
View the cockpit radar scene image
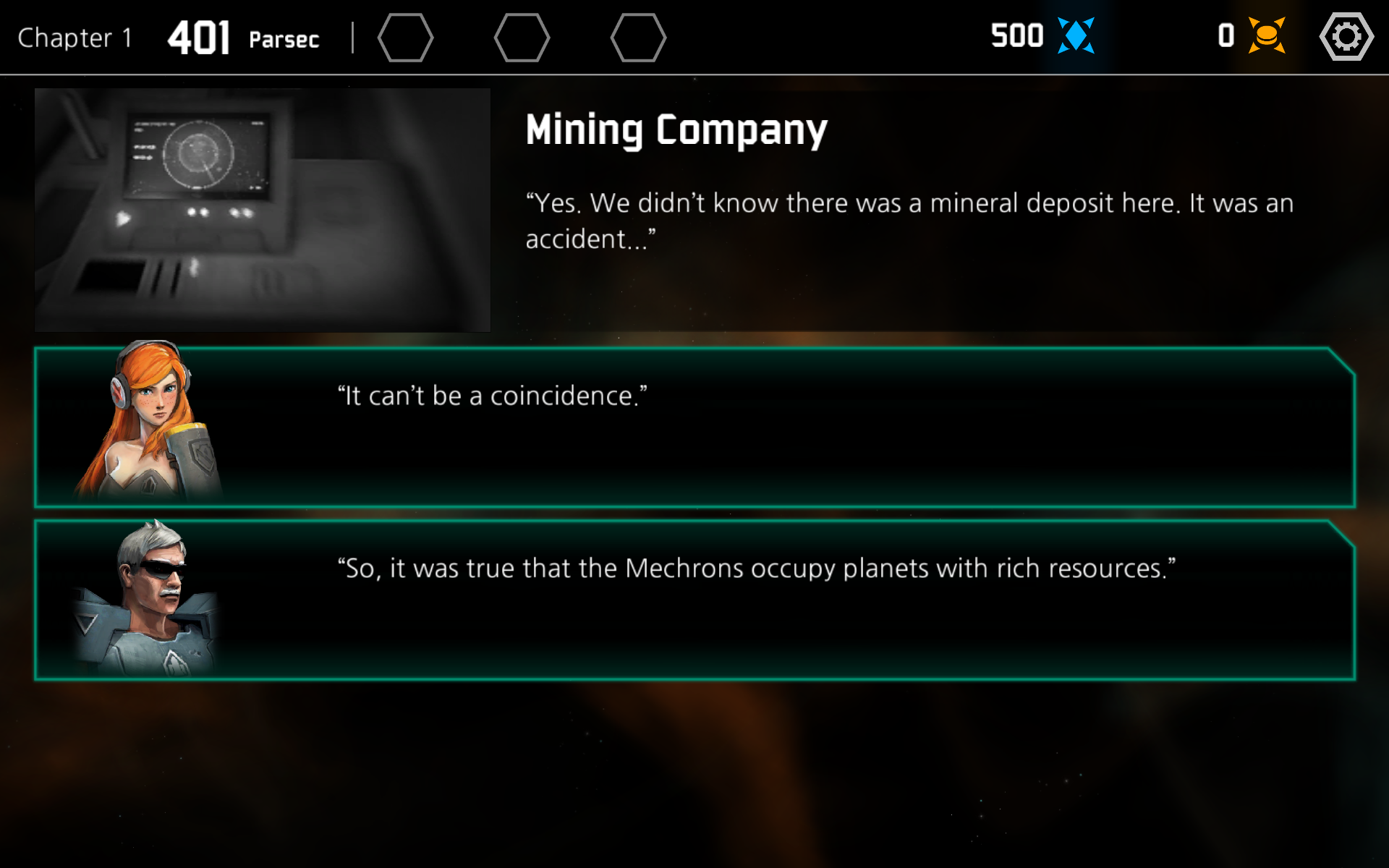tap(262, 208)
